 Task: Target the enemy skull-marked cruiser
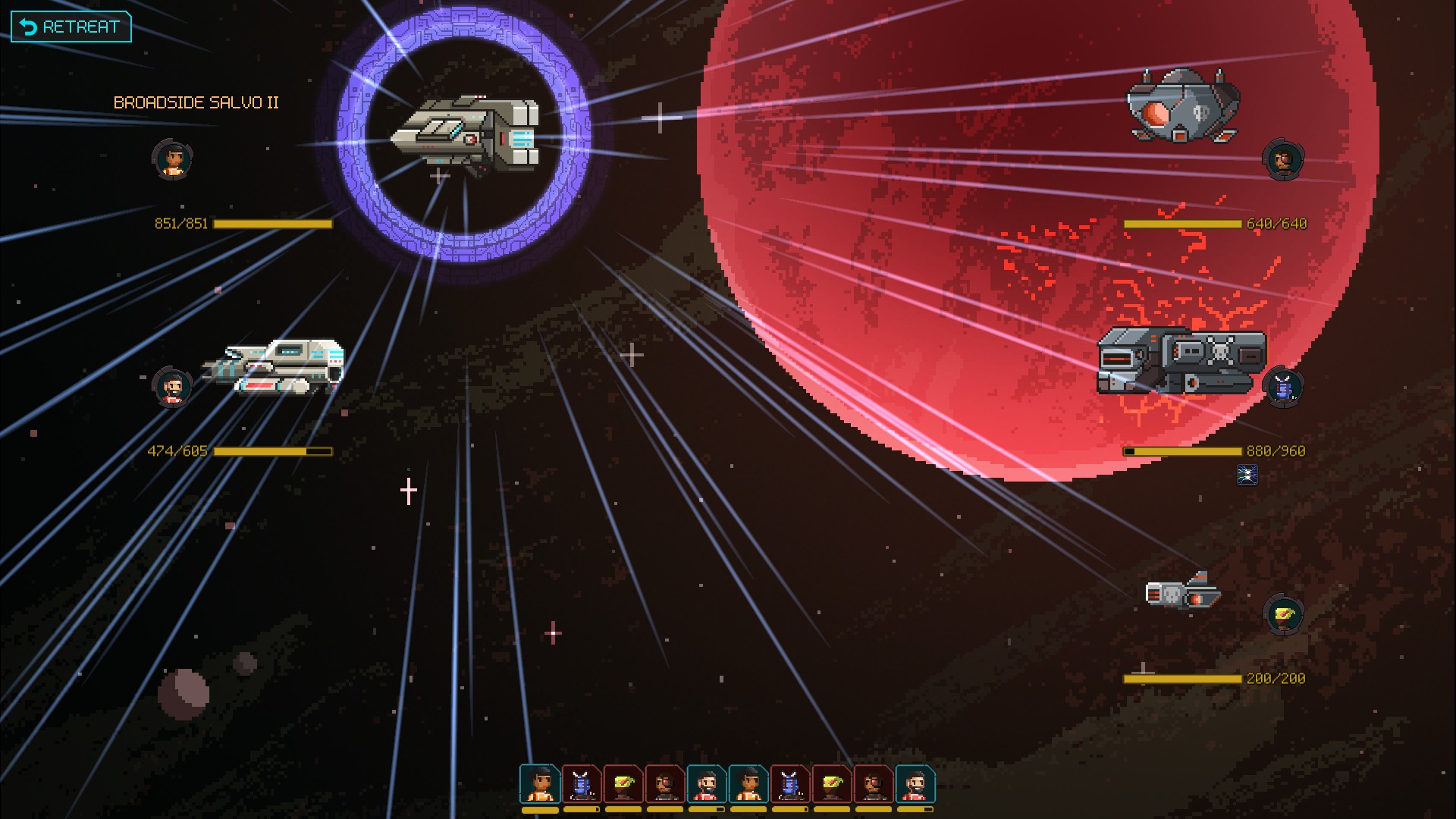[1181, 361]
